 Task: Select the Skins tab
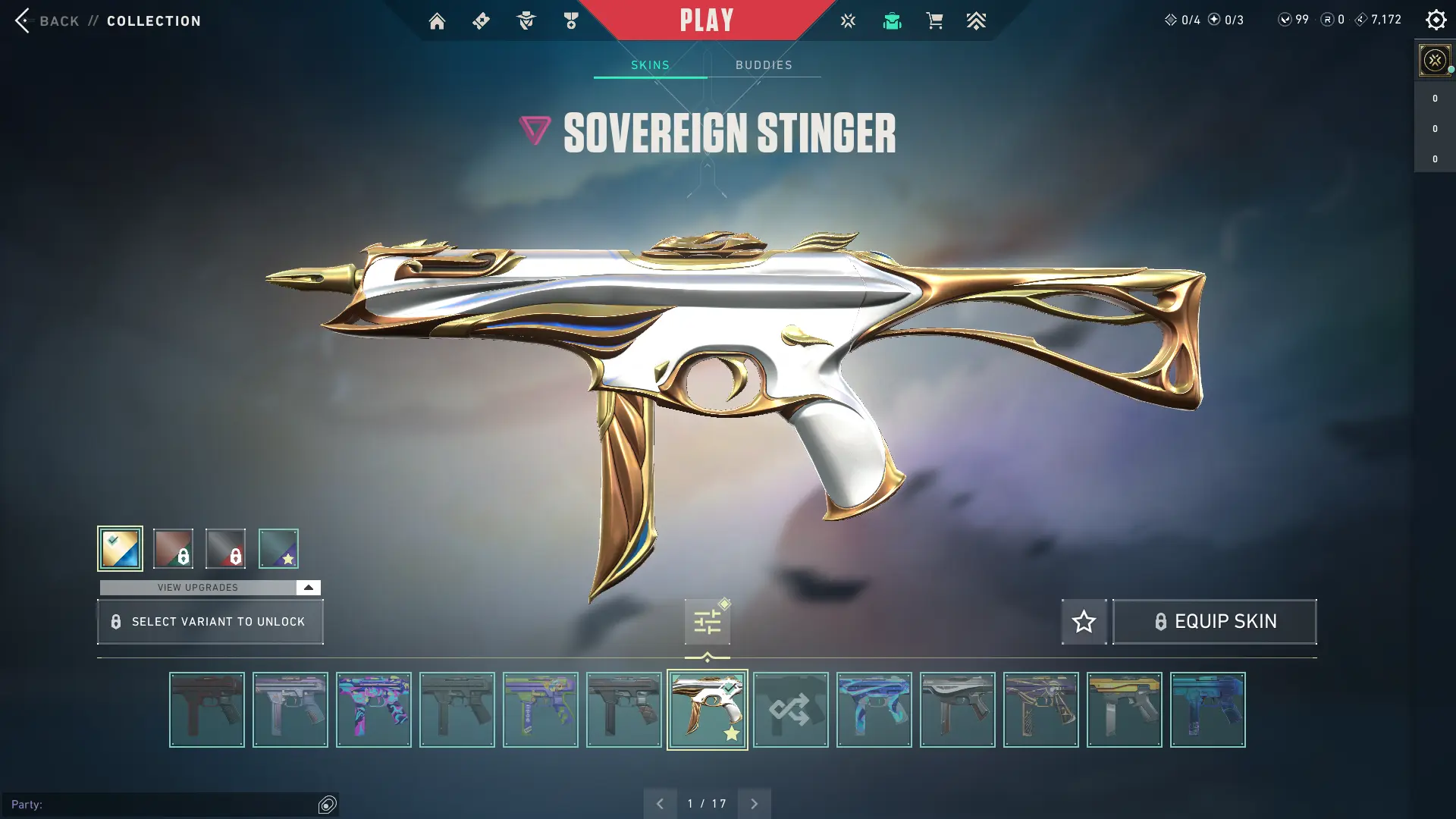coord(650,65)
